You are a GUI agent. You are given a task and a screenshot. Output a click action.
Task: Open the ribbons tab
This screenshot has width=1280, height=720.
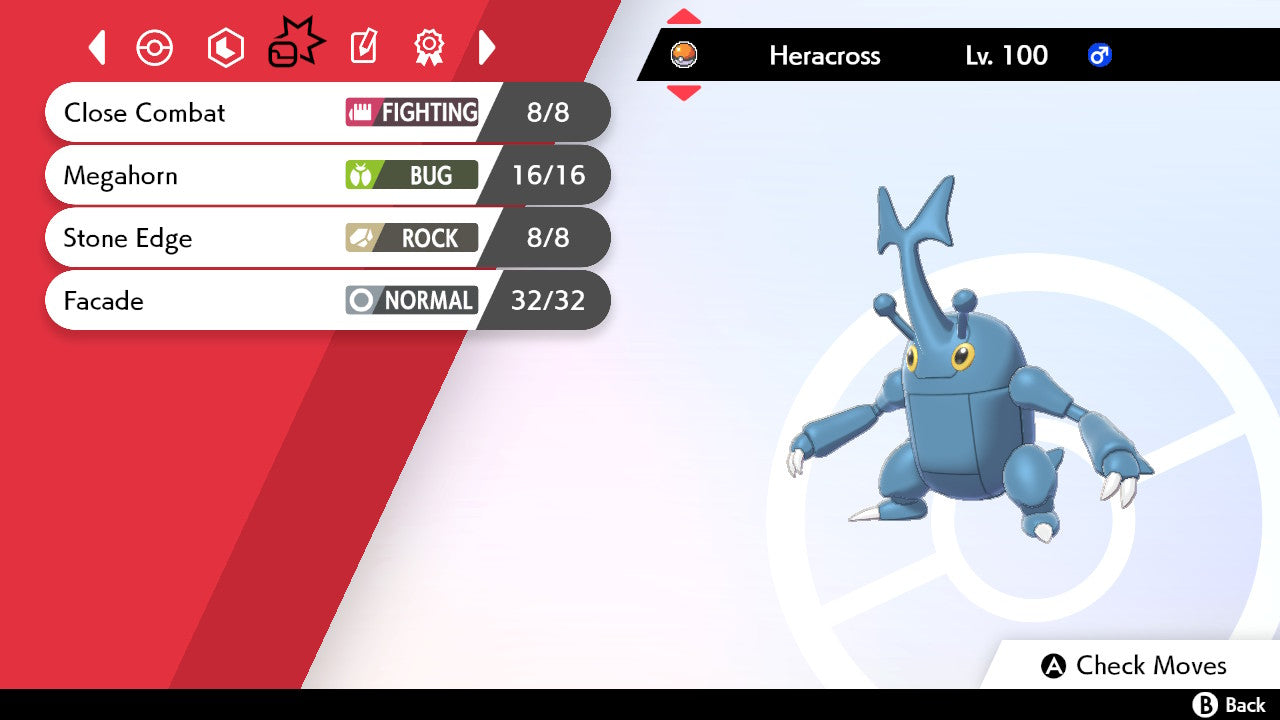pos(429,47)
